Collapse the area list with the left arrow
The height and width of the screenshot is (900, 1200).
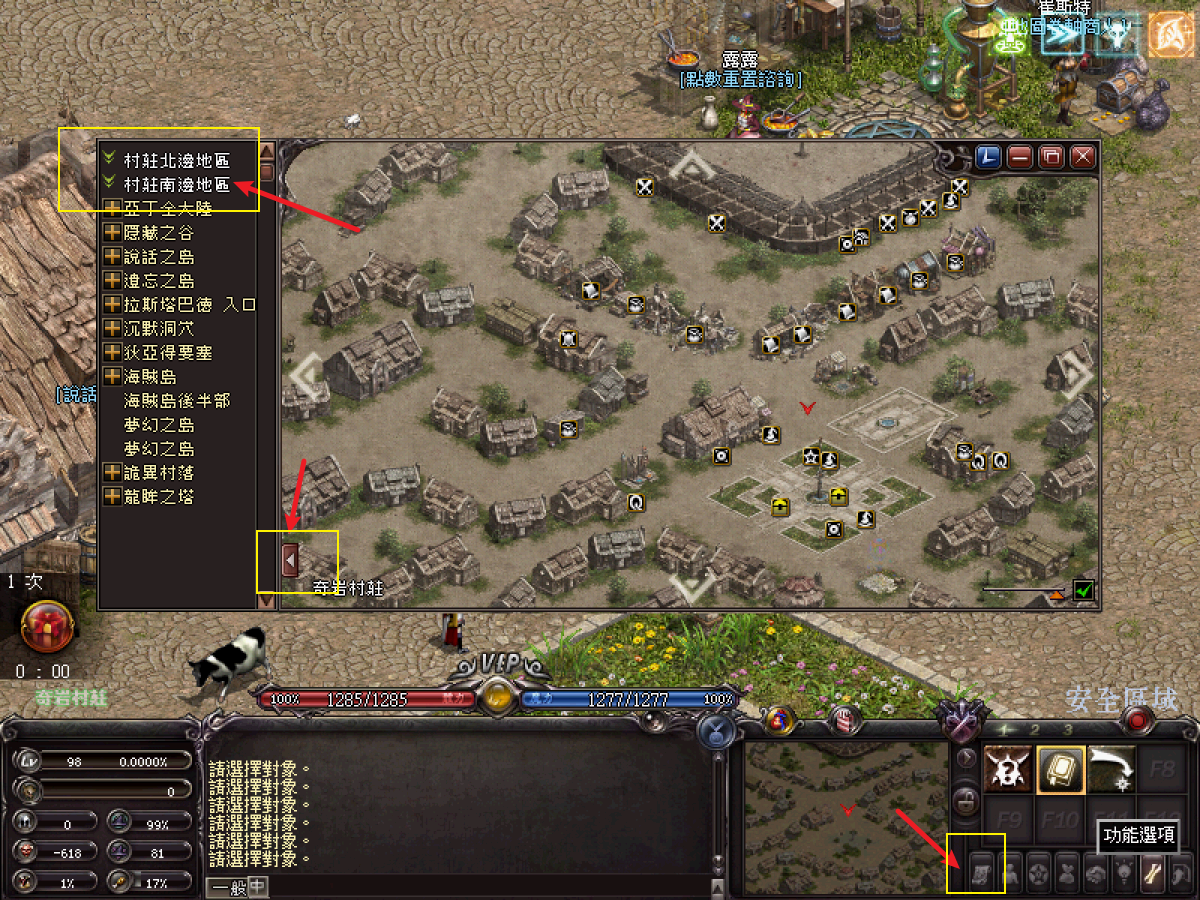pyautogui.click(x=290, y=561)
